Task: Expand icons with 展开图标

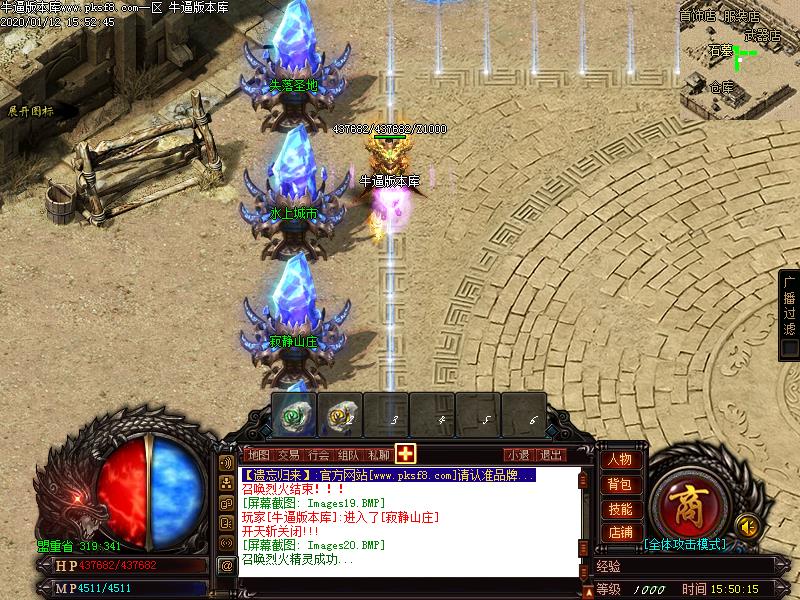Action: [x=31, y=111]
